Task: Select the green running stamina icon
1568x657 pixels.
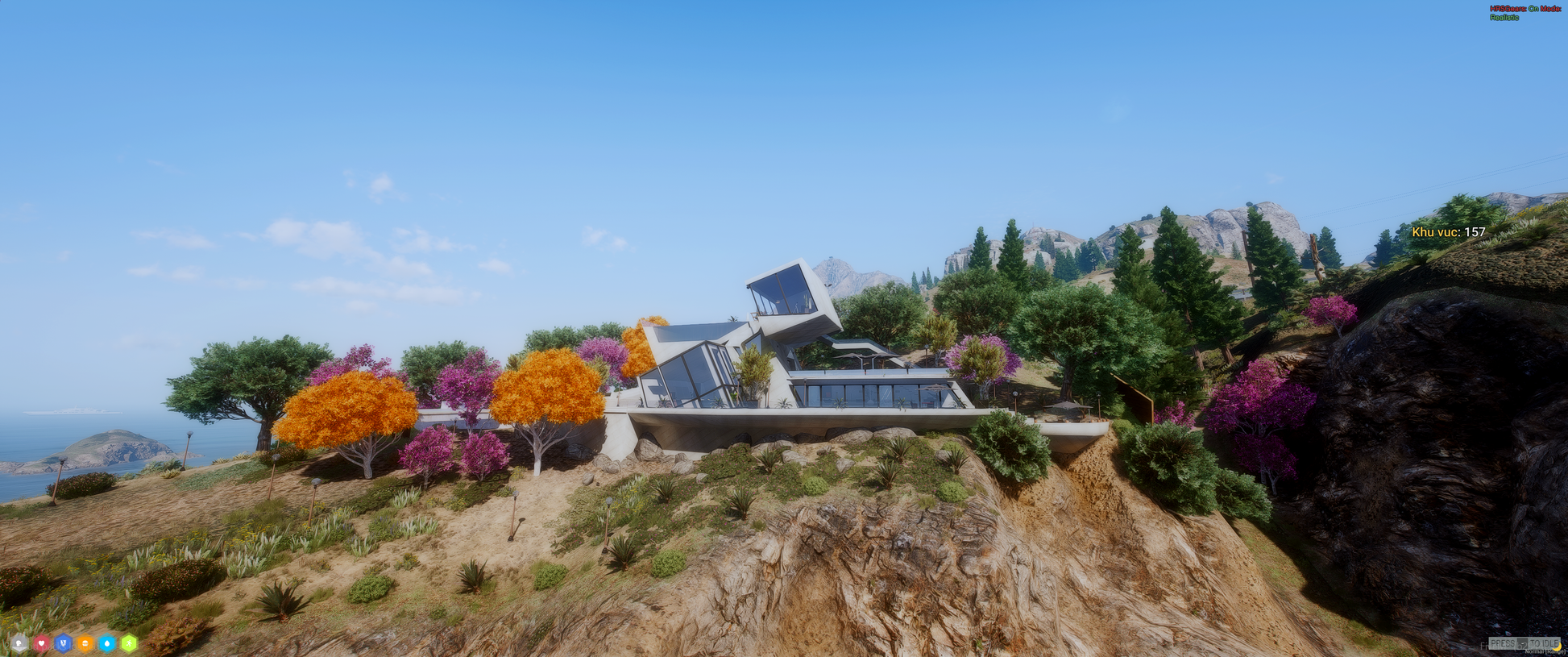Action: (129, 643)
